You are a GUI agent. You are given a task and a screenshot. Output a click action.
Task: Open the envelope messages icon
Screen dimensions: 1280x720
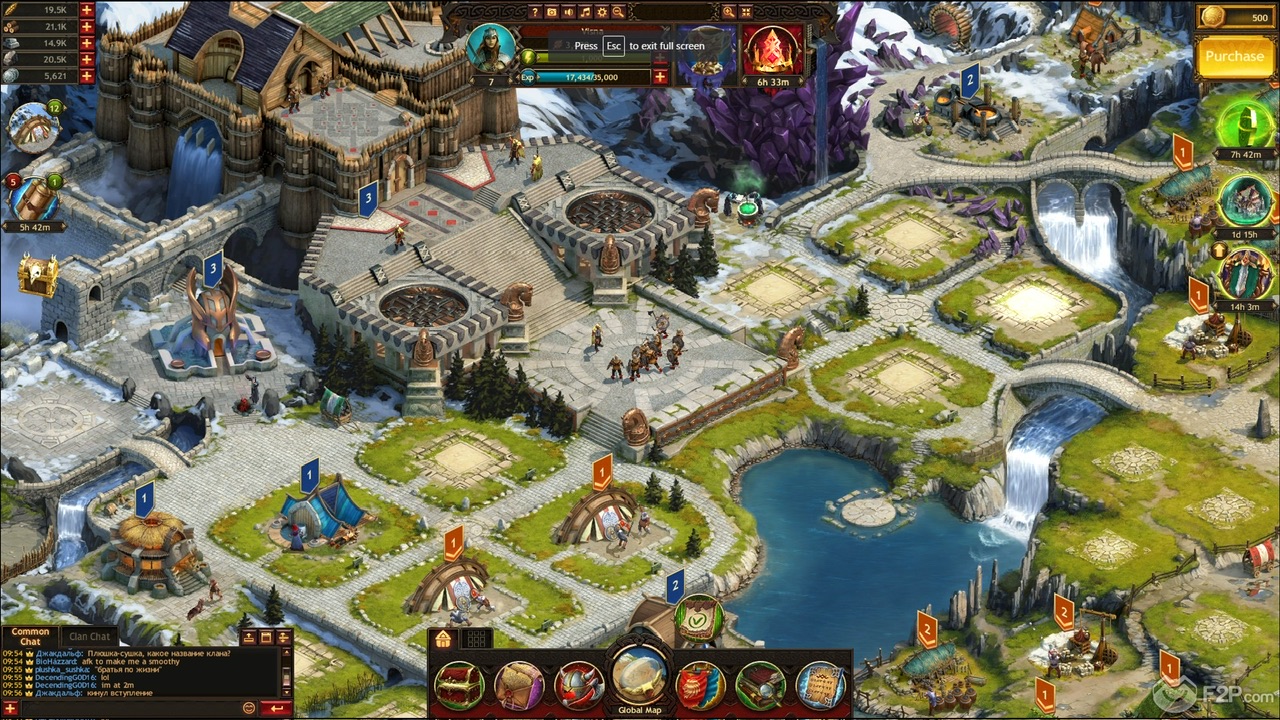(517, 682)
